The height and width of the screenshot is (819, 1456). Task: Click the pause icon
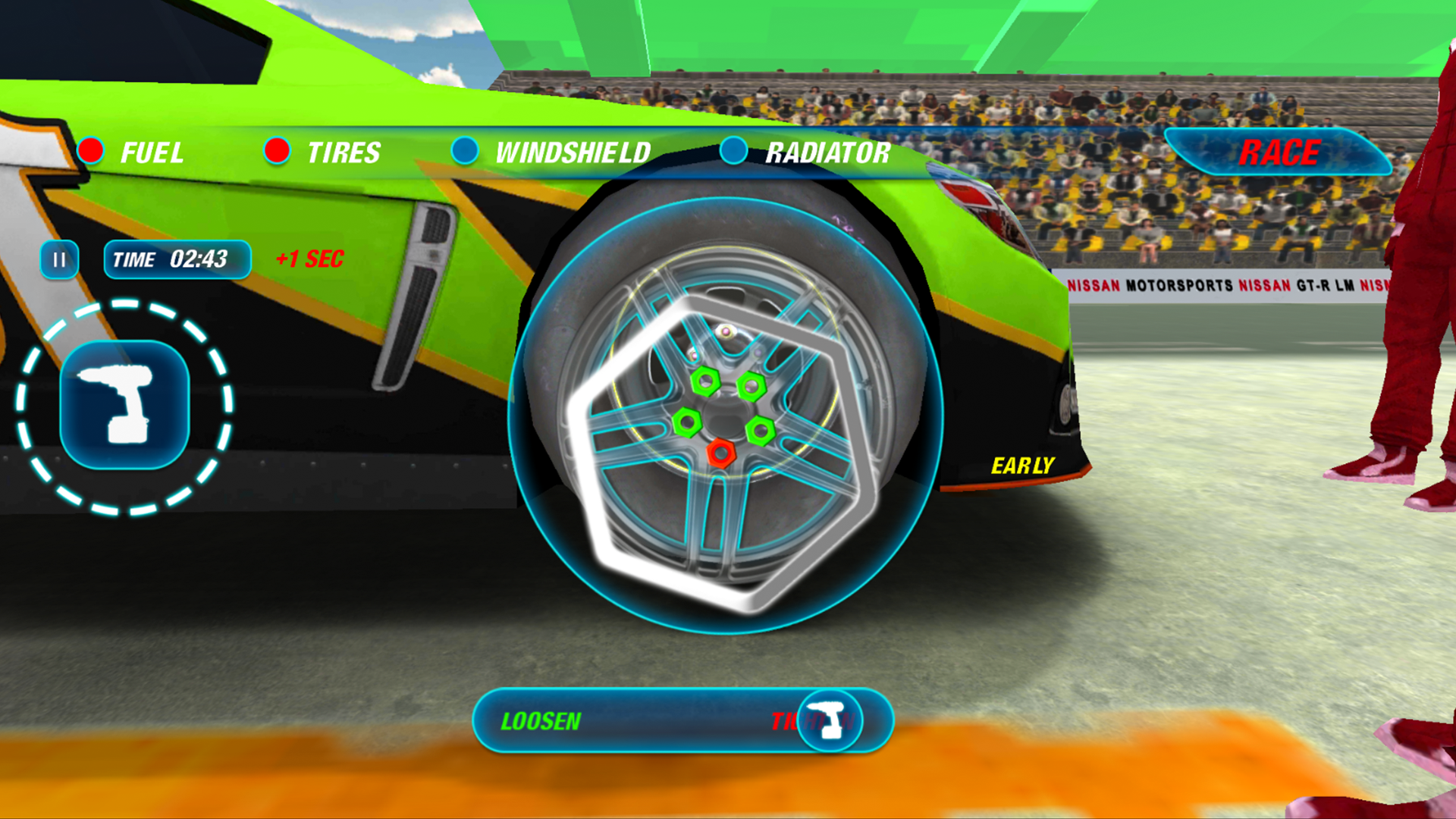(x=59, y=259)
